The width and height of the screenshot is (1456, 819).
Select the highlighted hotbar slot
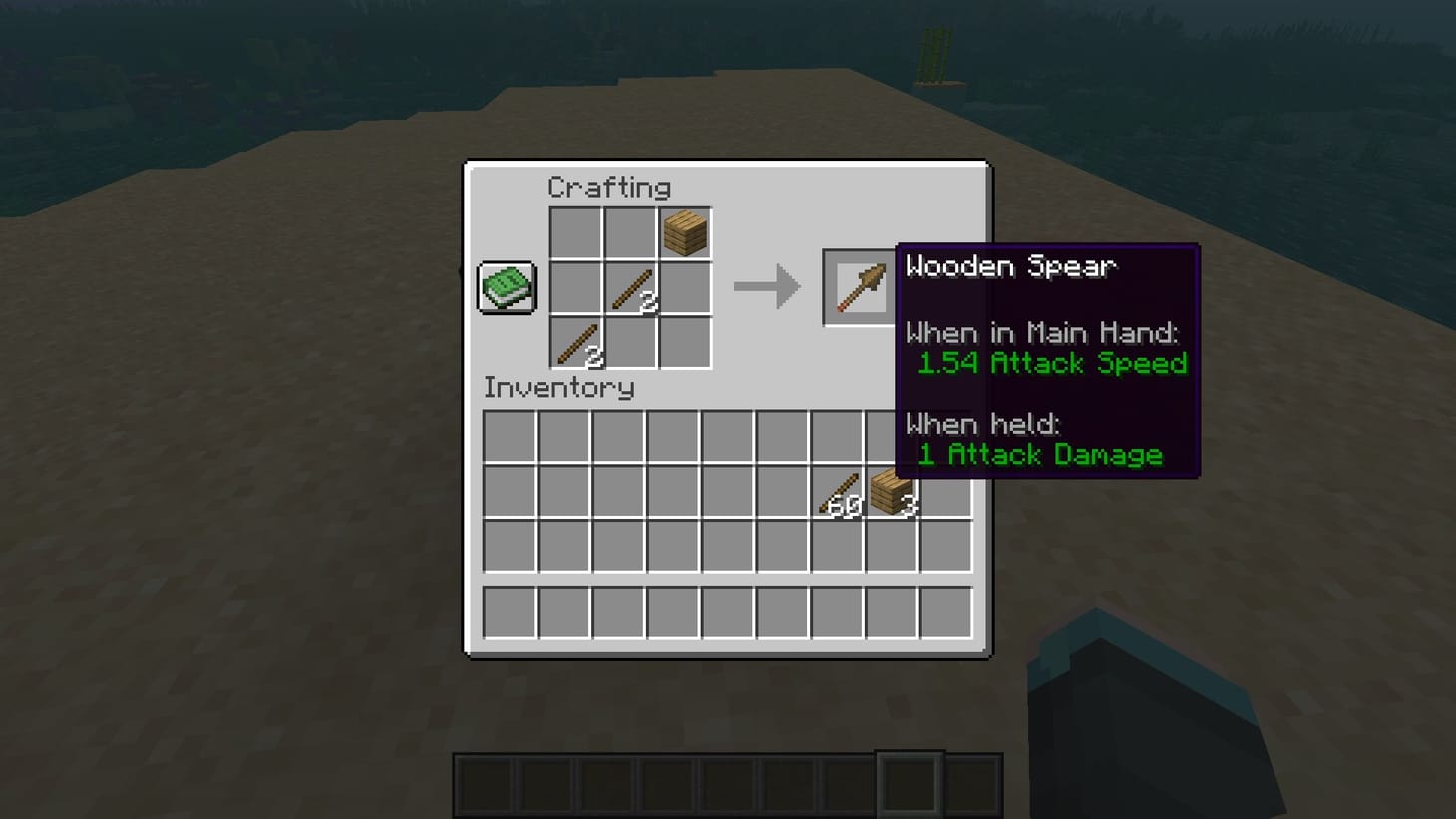click(x=909, y=782)
